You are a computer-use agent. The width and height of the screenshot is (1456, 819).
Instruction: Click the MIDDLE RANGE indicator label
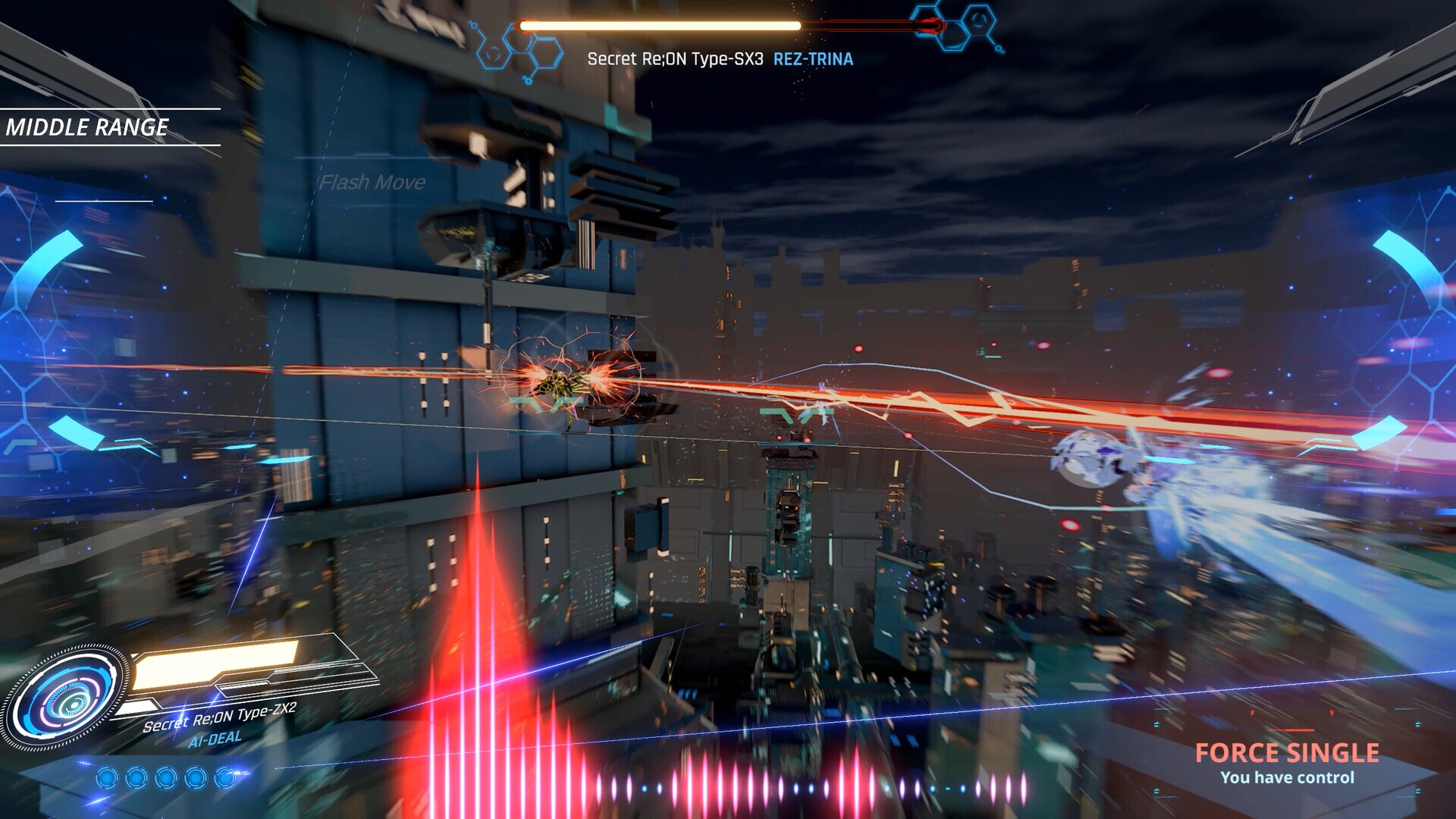pyautogui.click(x=87, y=127)
